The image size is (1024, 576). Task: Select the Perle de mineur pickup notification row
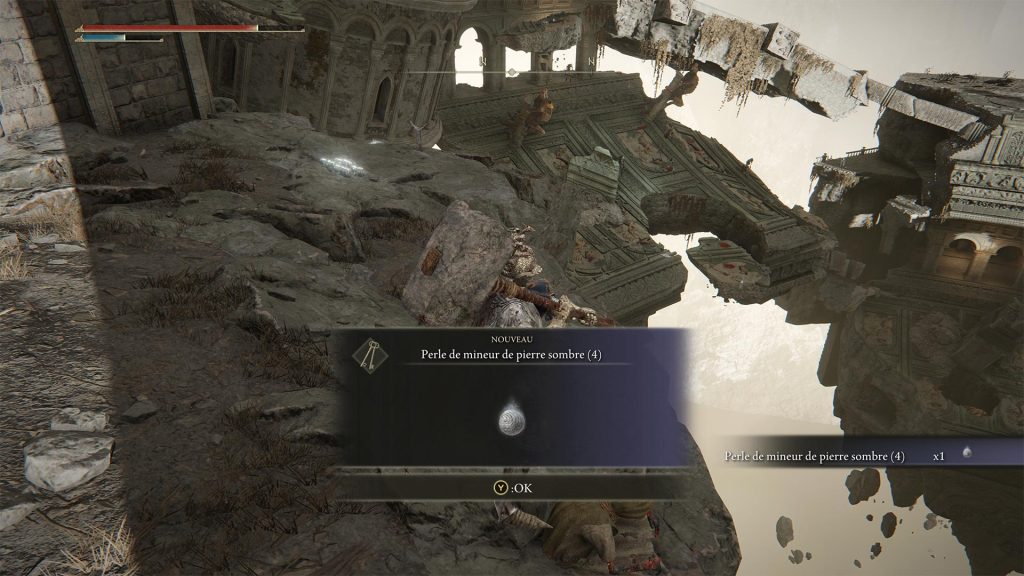pyautogui.click(x=850, y=455)
